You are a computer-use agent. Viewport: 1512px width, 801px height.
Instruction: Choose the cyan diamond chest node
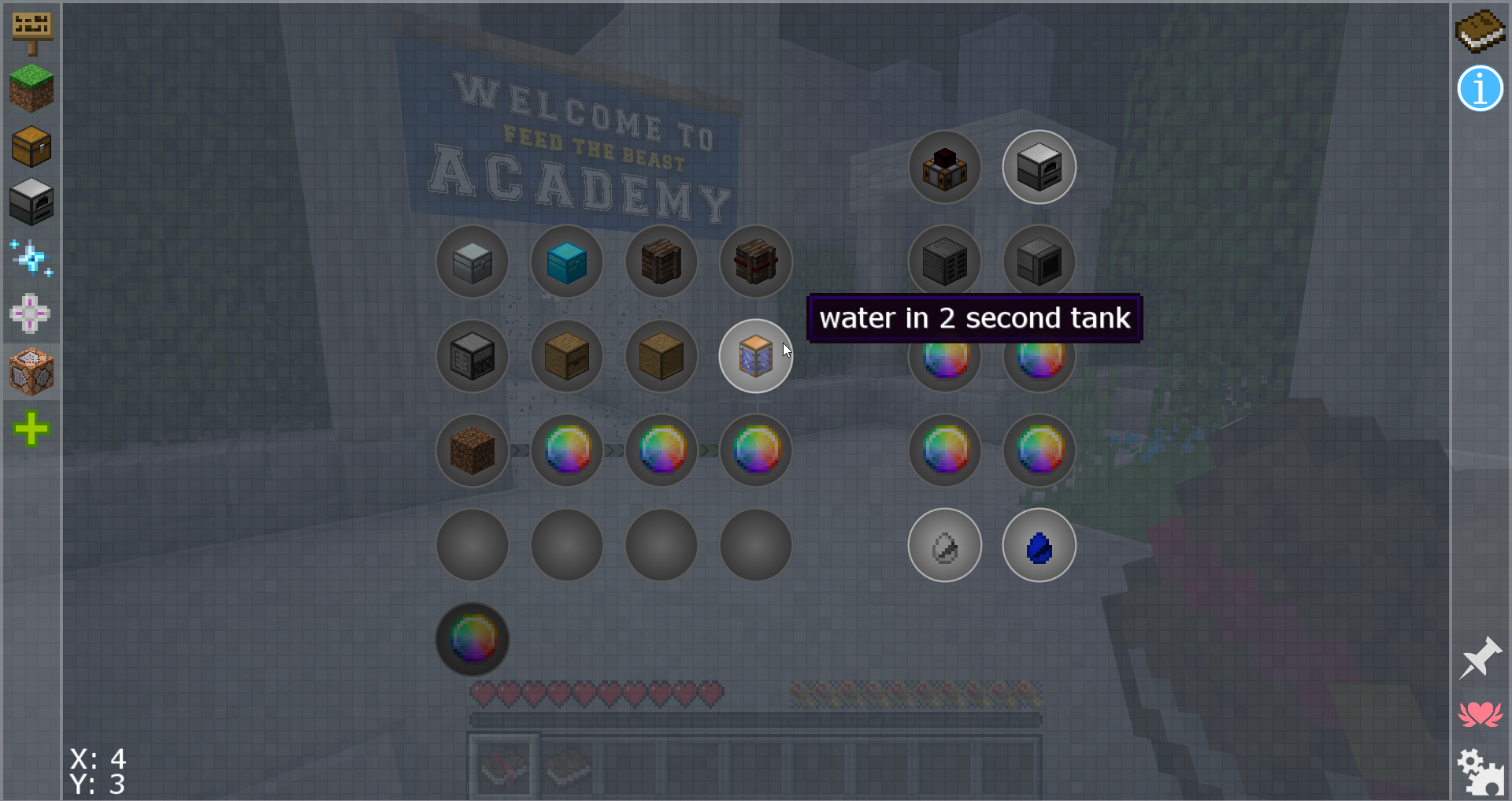pyautogui.click(x=567, y=261)
